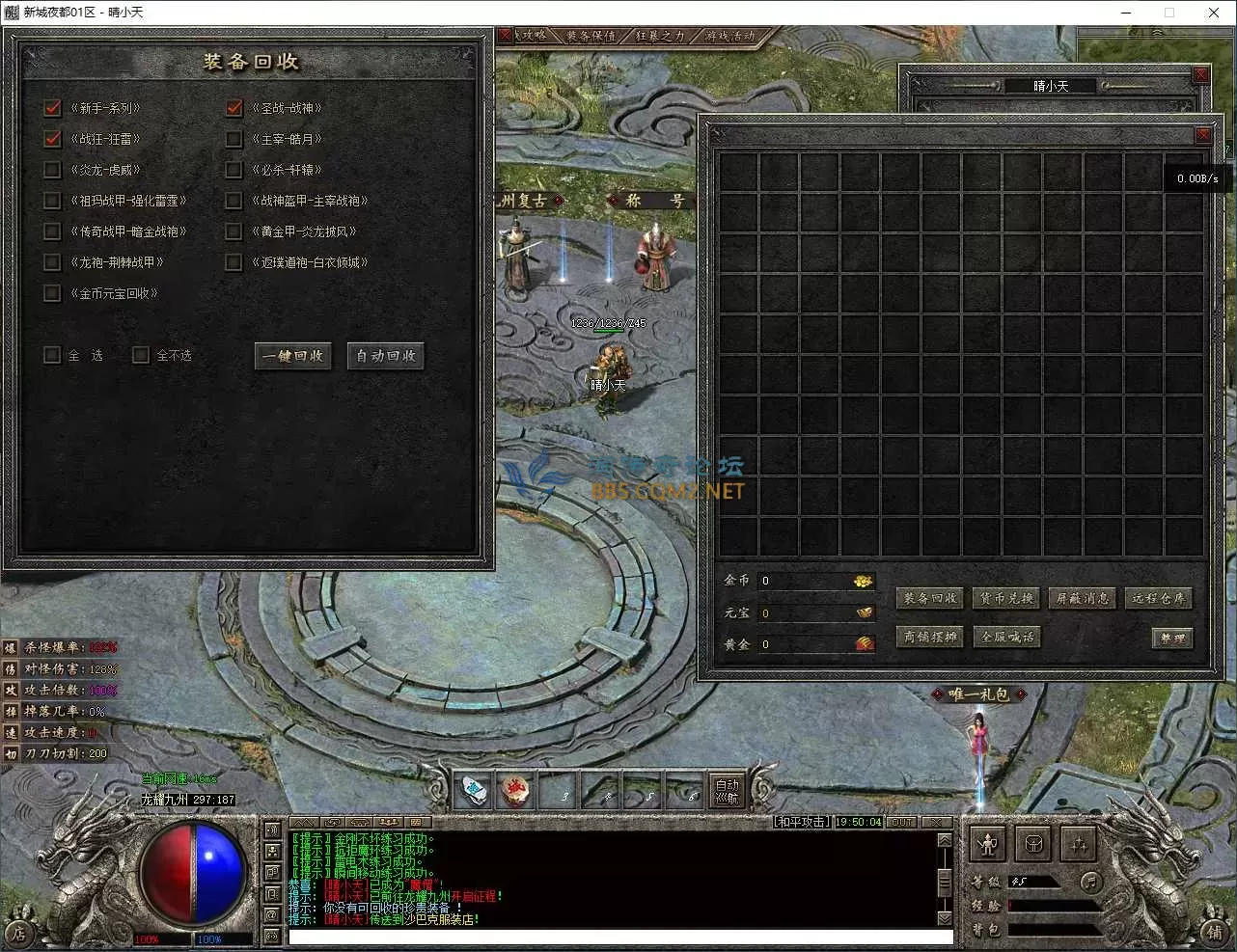Minimize the game window

click(x=1126, y=13)
